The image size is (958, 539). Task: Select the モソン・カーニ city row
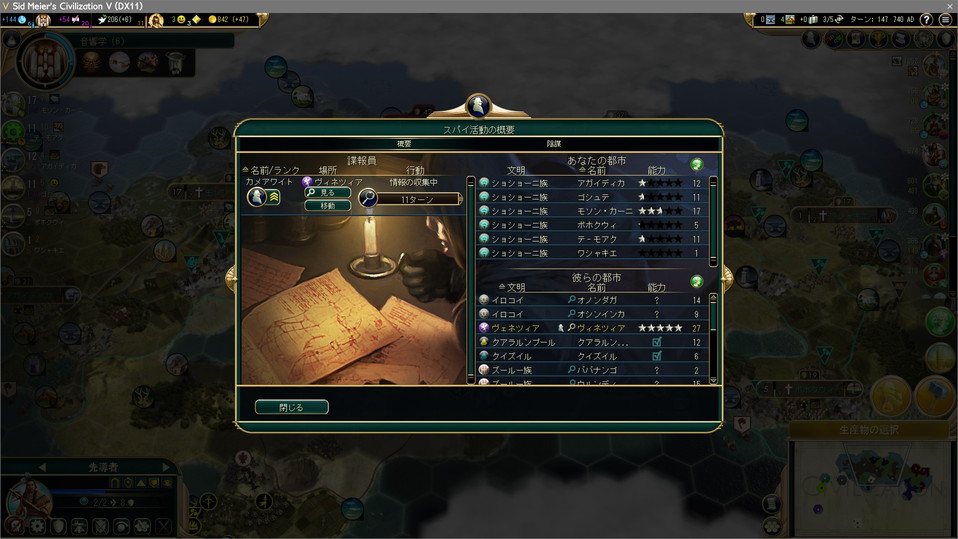[595, 212]
